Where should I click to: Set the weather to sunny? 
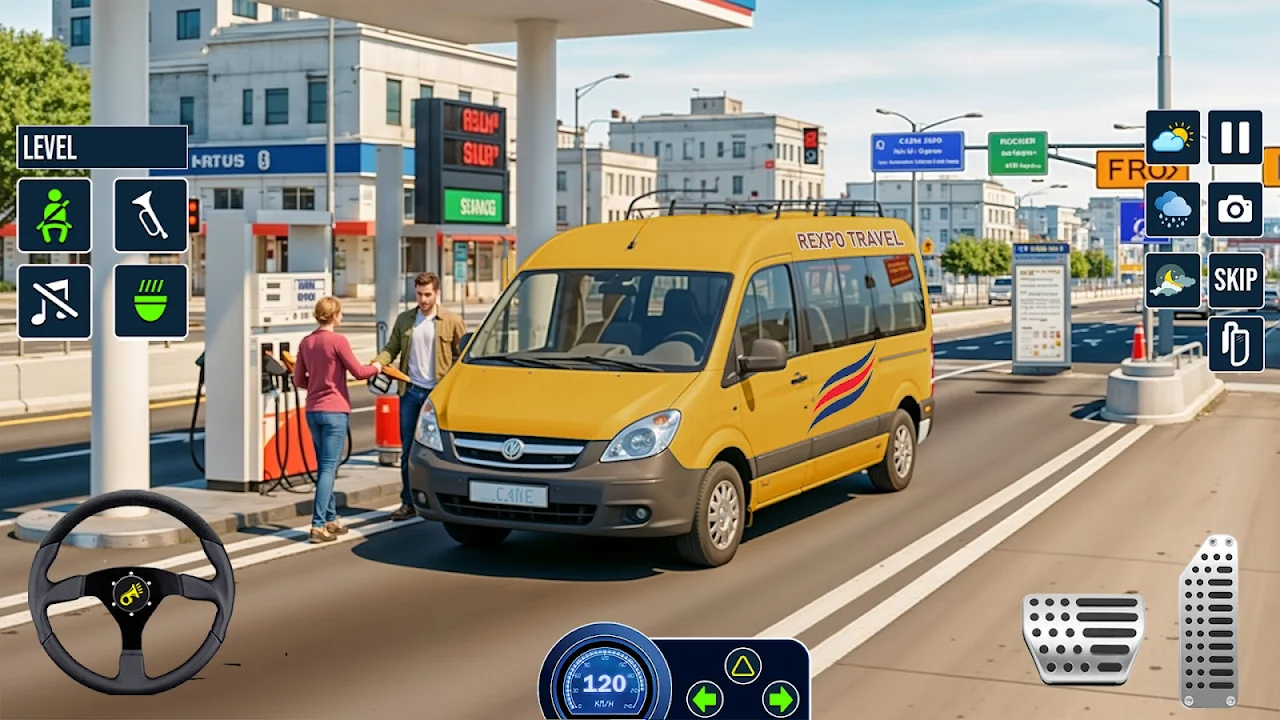pyautogui.click(x=1172, y=137)
